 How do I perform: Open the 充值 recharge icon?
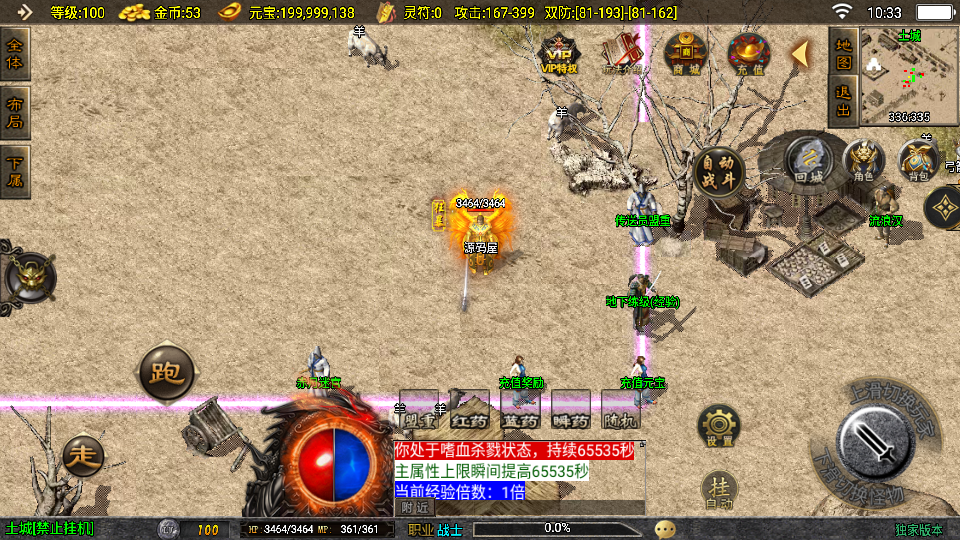748,52
